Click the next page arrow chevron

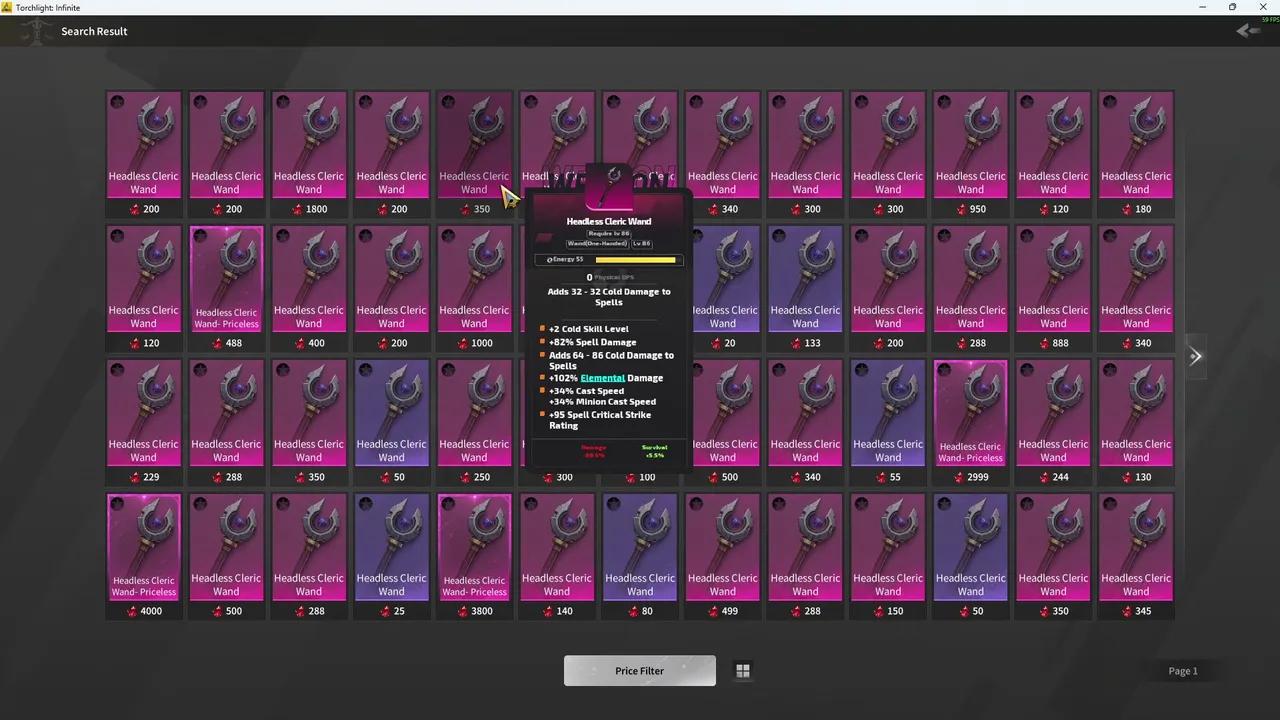tap(1196, 356)
